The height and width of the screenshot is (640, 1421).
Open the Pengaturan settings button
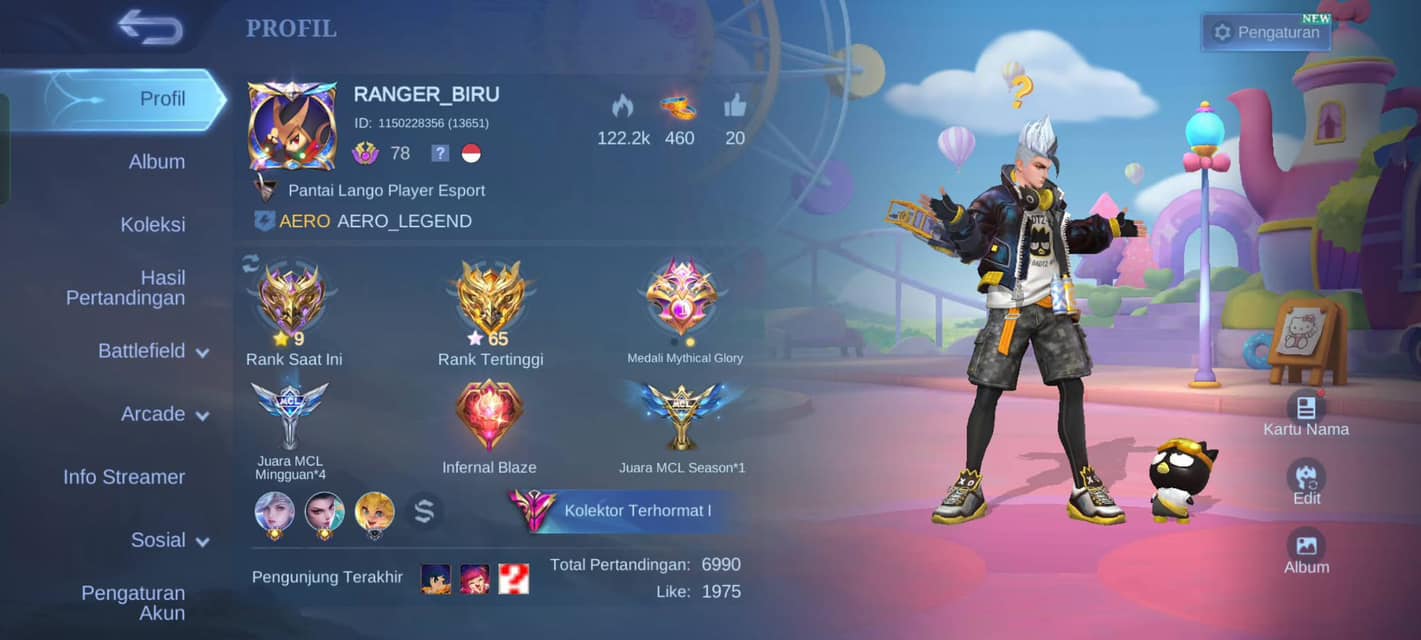[x=1266, y=32]
